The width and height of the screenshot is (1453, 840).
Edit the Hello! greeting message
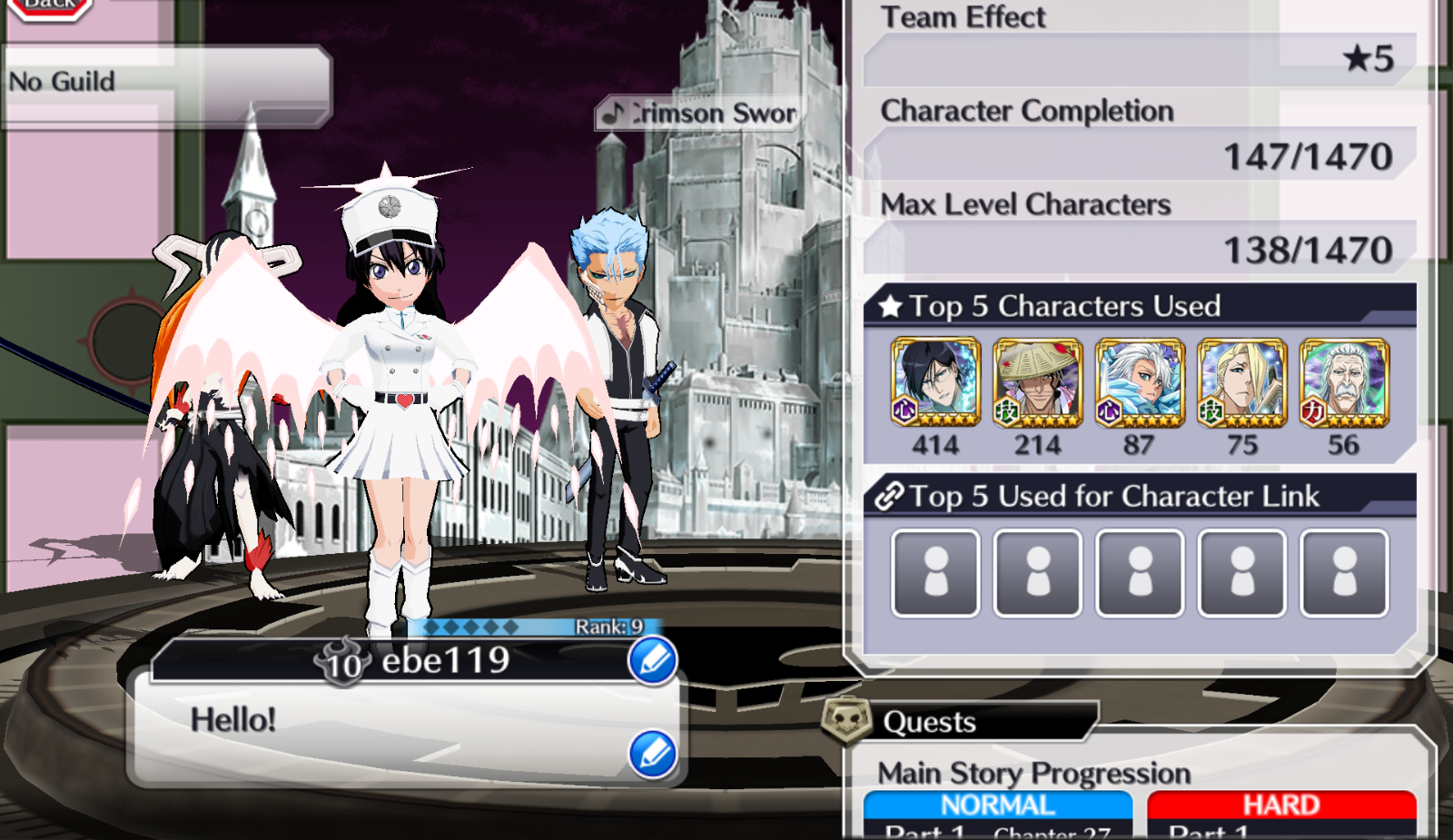coord(652,755)
